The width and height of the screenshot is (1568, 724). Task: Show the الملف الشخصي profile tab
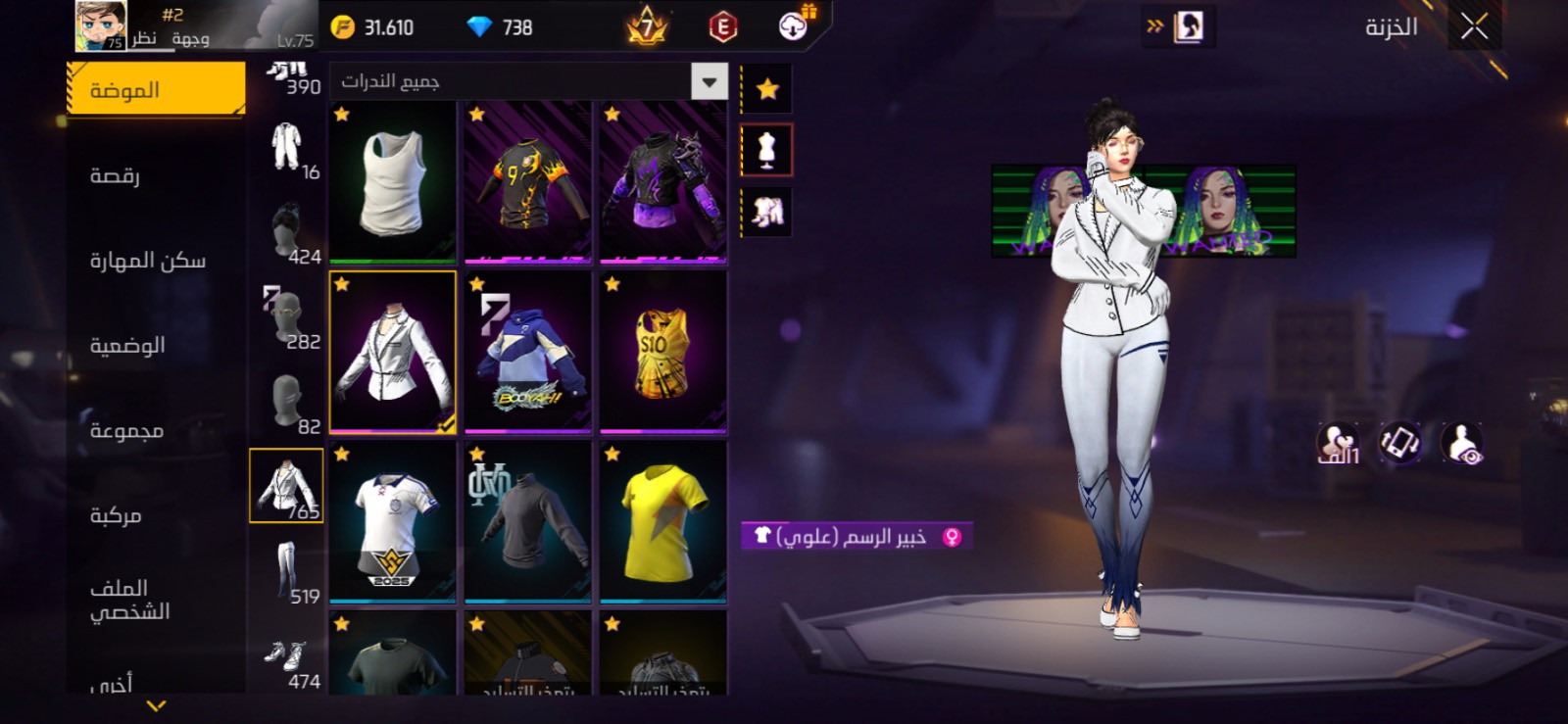coord(129,600)
